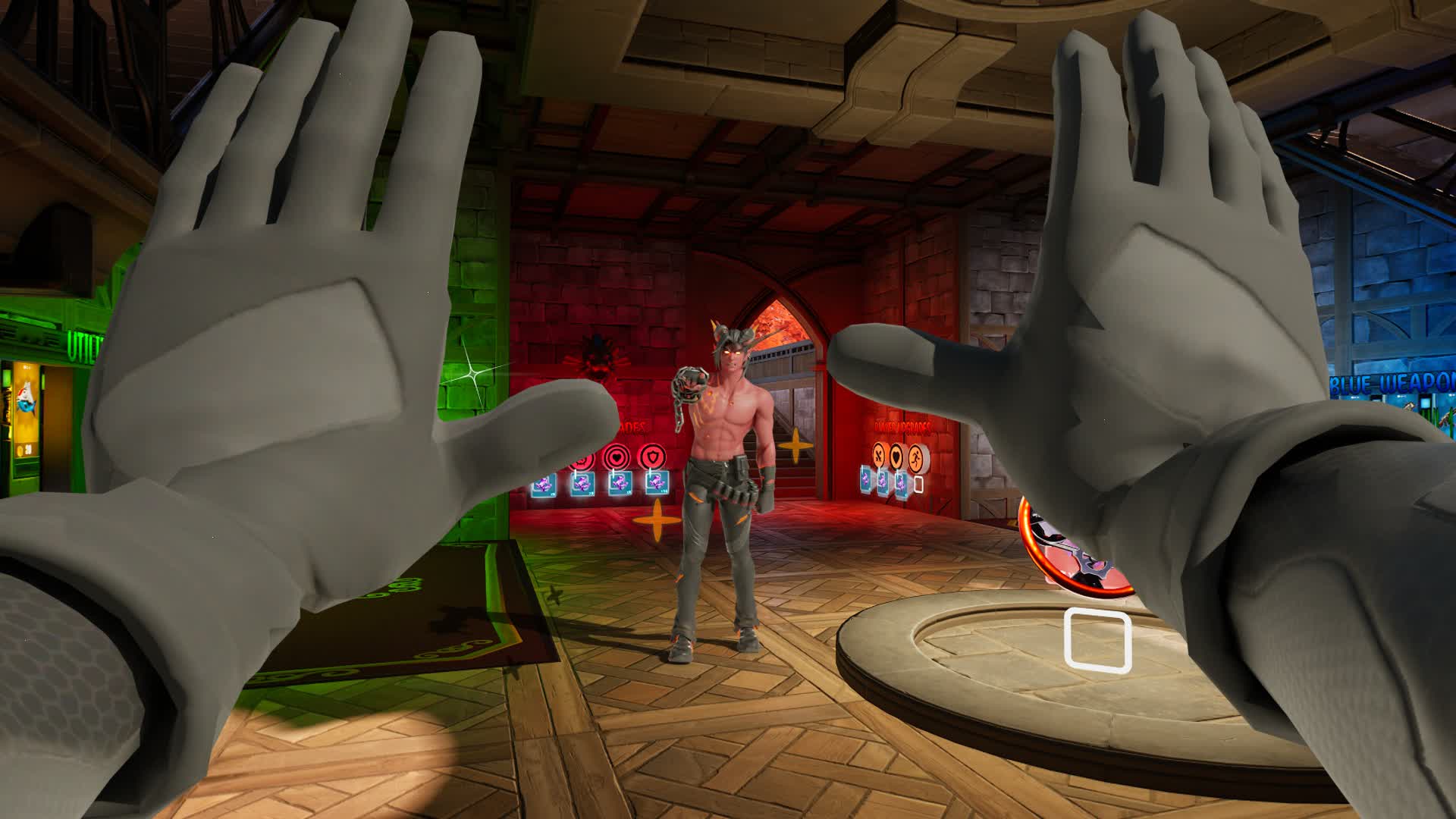
Task: Pick the orange crossed-tools player upgrade
Action: tap(879, 456)
